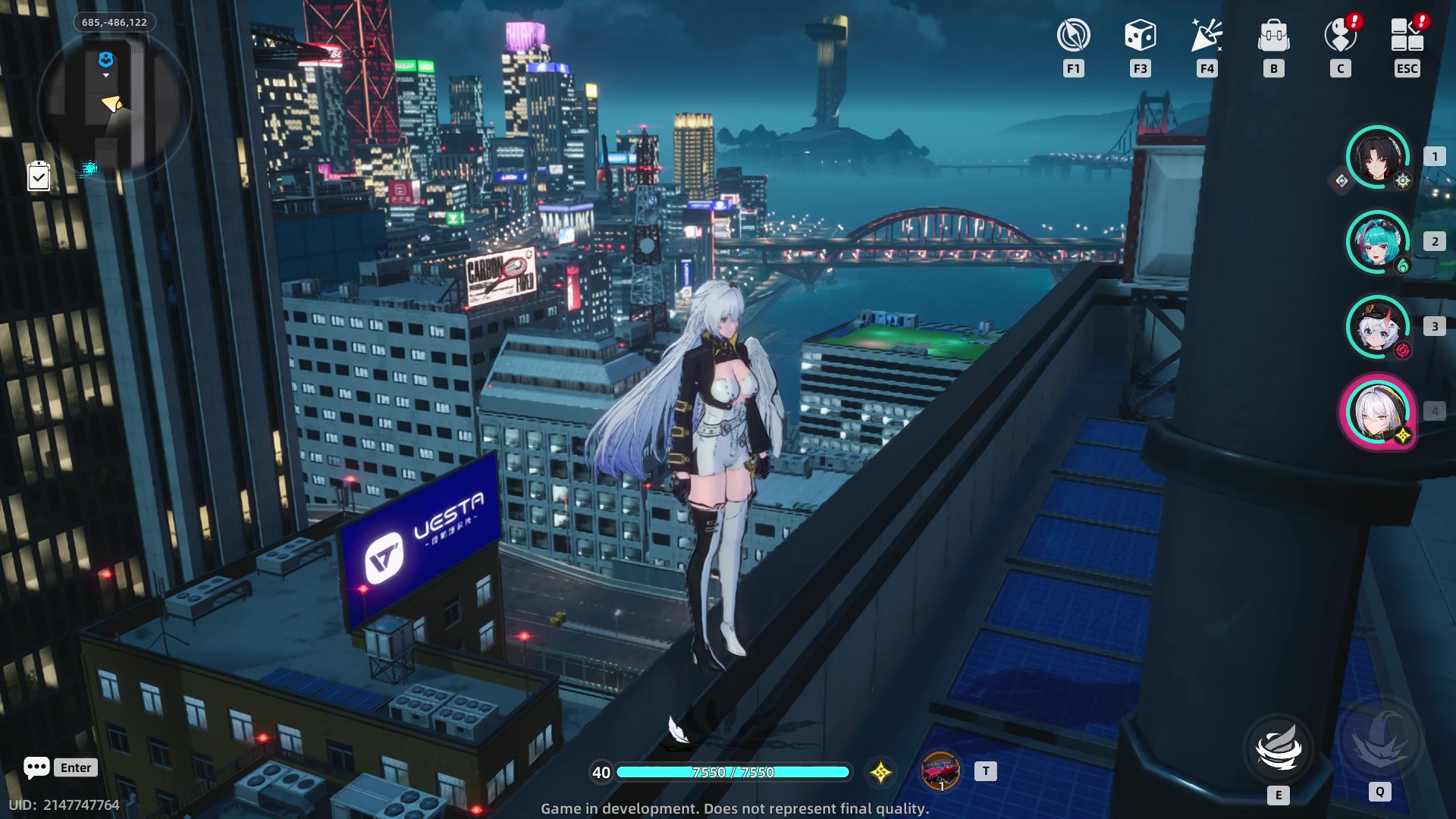Open the quest clipboard checklist icon

(39, 177)
